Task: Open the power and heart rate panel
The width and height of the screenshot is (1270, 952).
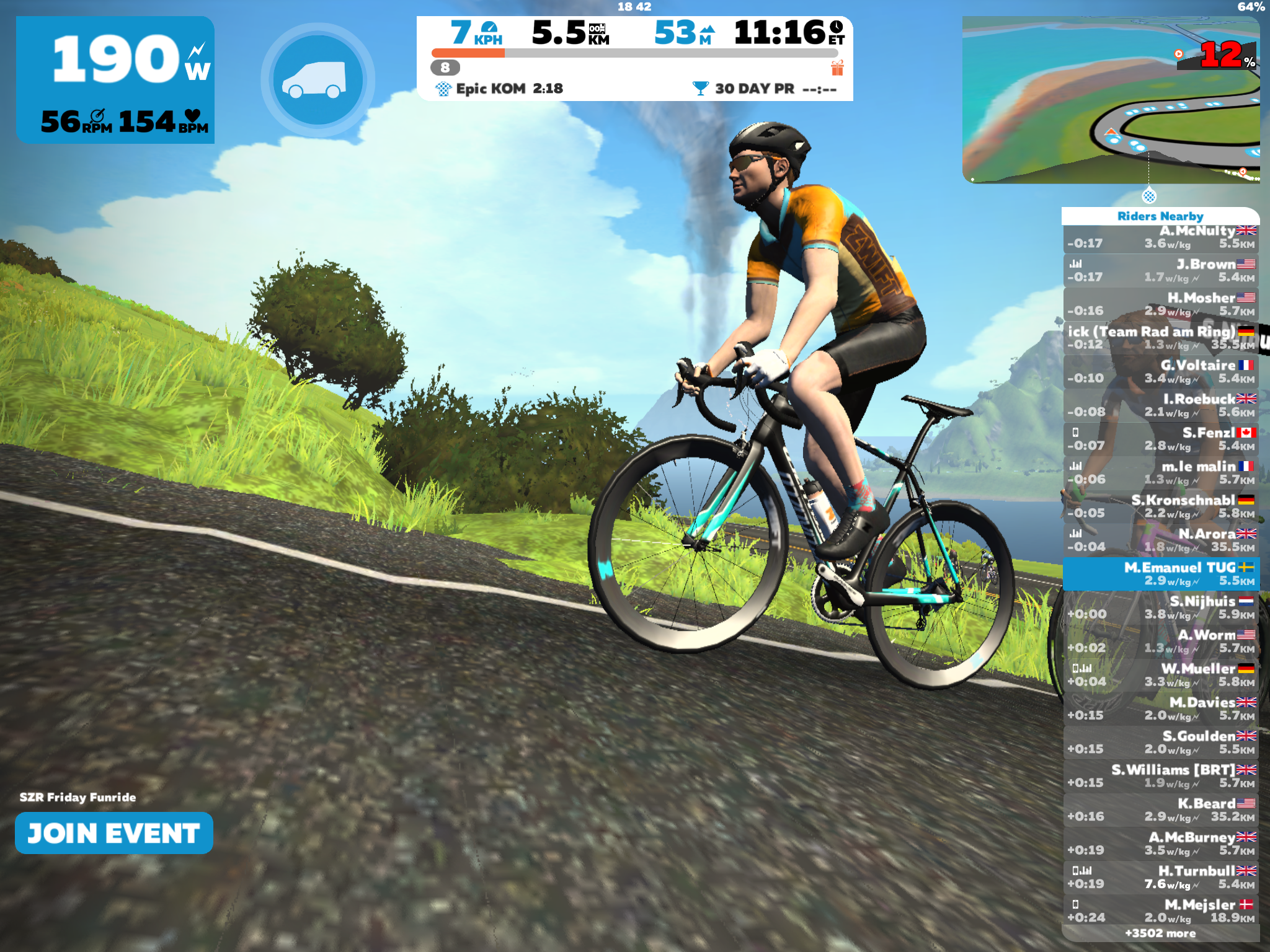Action: coord(115,80)
